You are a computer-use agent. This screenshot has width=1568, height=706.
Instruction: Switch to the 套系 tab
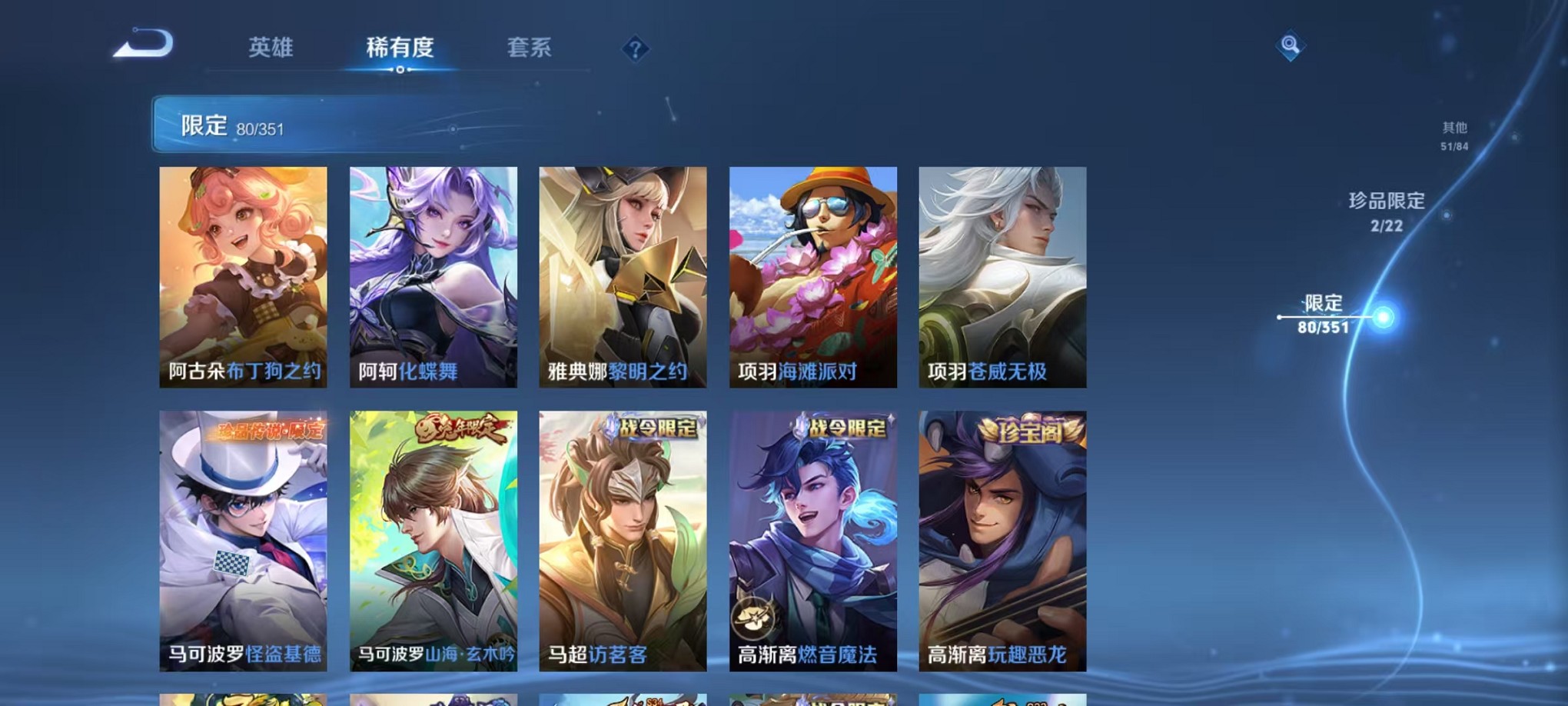point(530,48)
